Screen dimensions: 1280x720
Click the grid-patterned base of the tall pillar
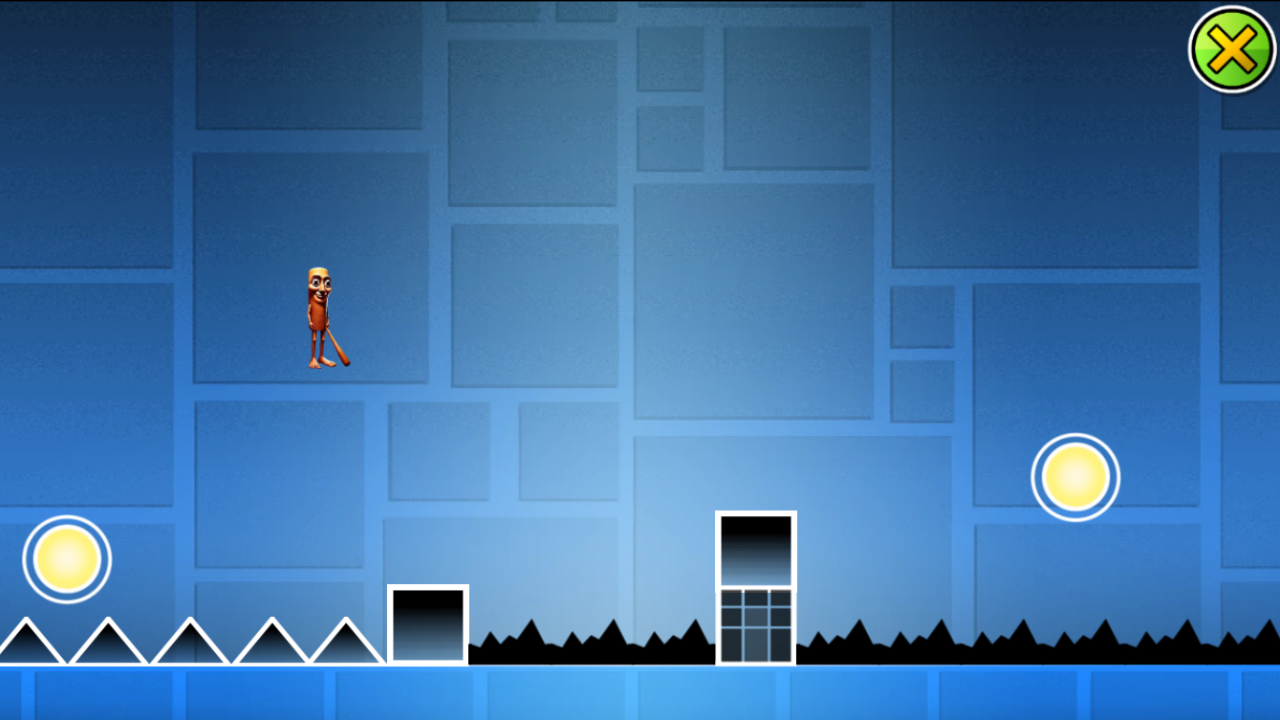tap(754, 625)
